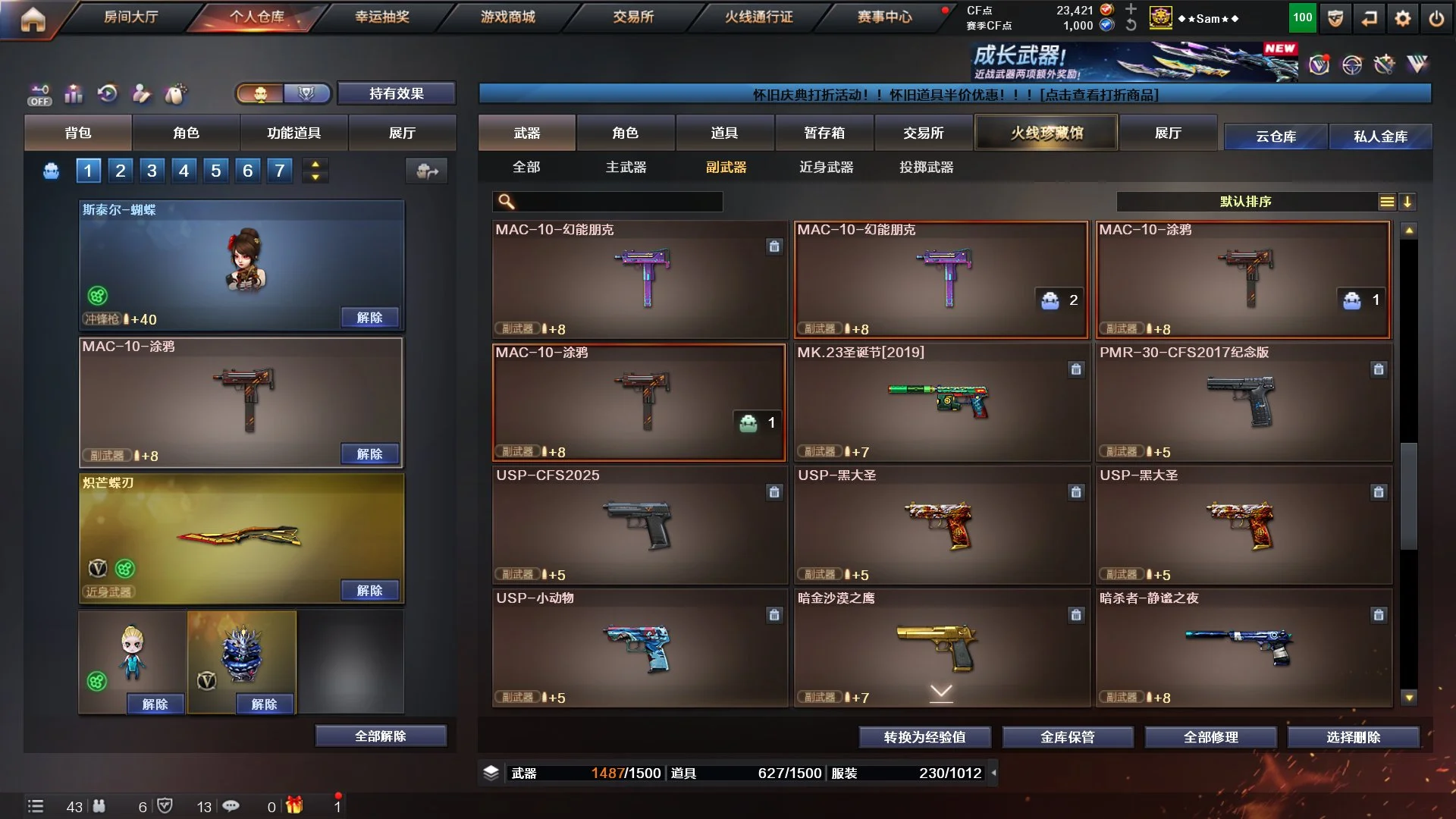The width and height of the screenshot is (1456, 819).
Task: Show 主武器 primary weapons
Action: coord(626,167)
